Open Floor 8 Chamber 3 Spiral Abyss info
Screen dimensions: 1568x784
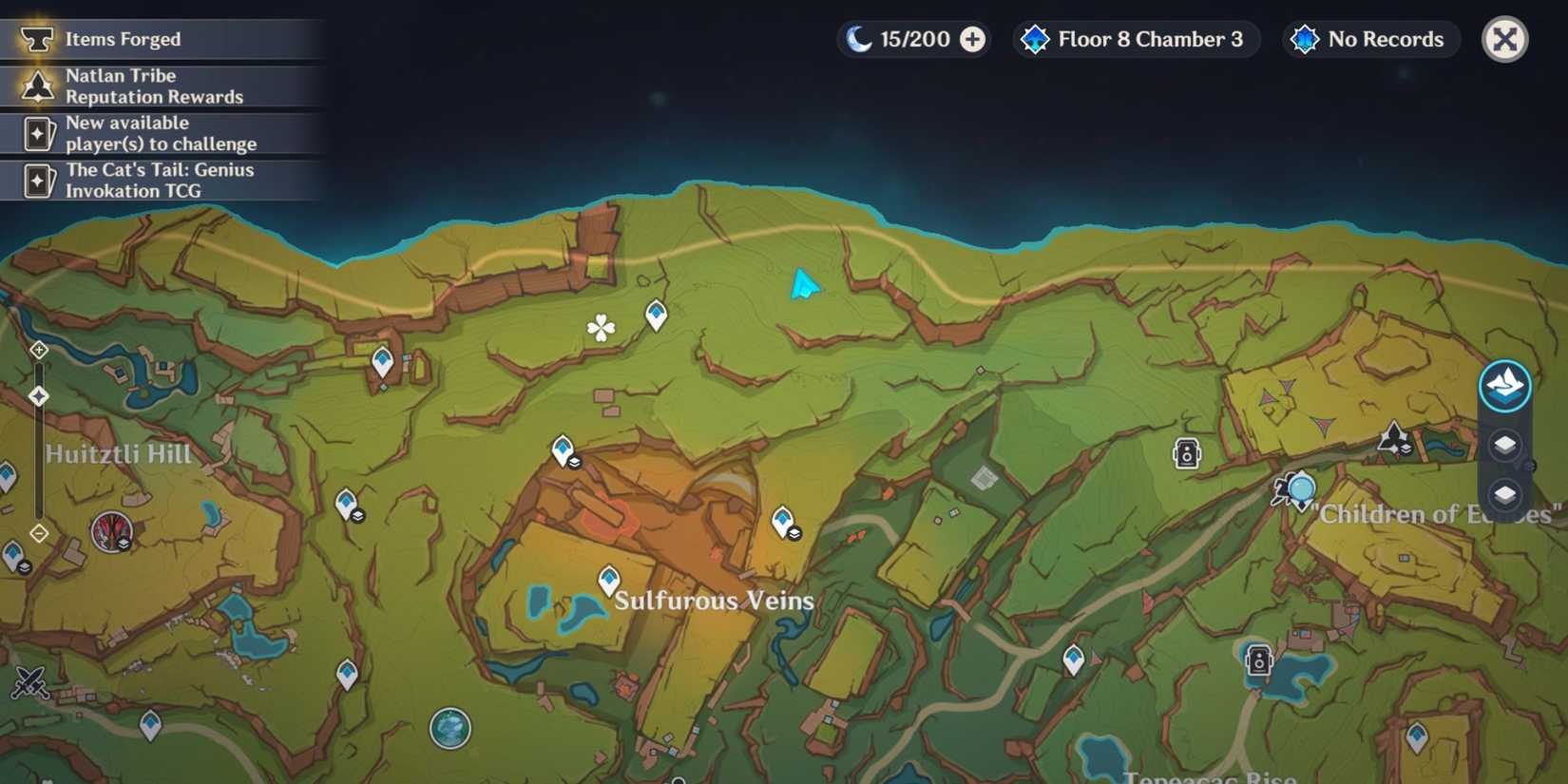(1135, 39)
